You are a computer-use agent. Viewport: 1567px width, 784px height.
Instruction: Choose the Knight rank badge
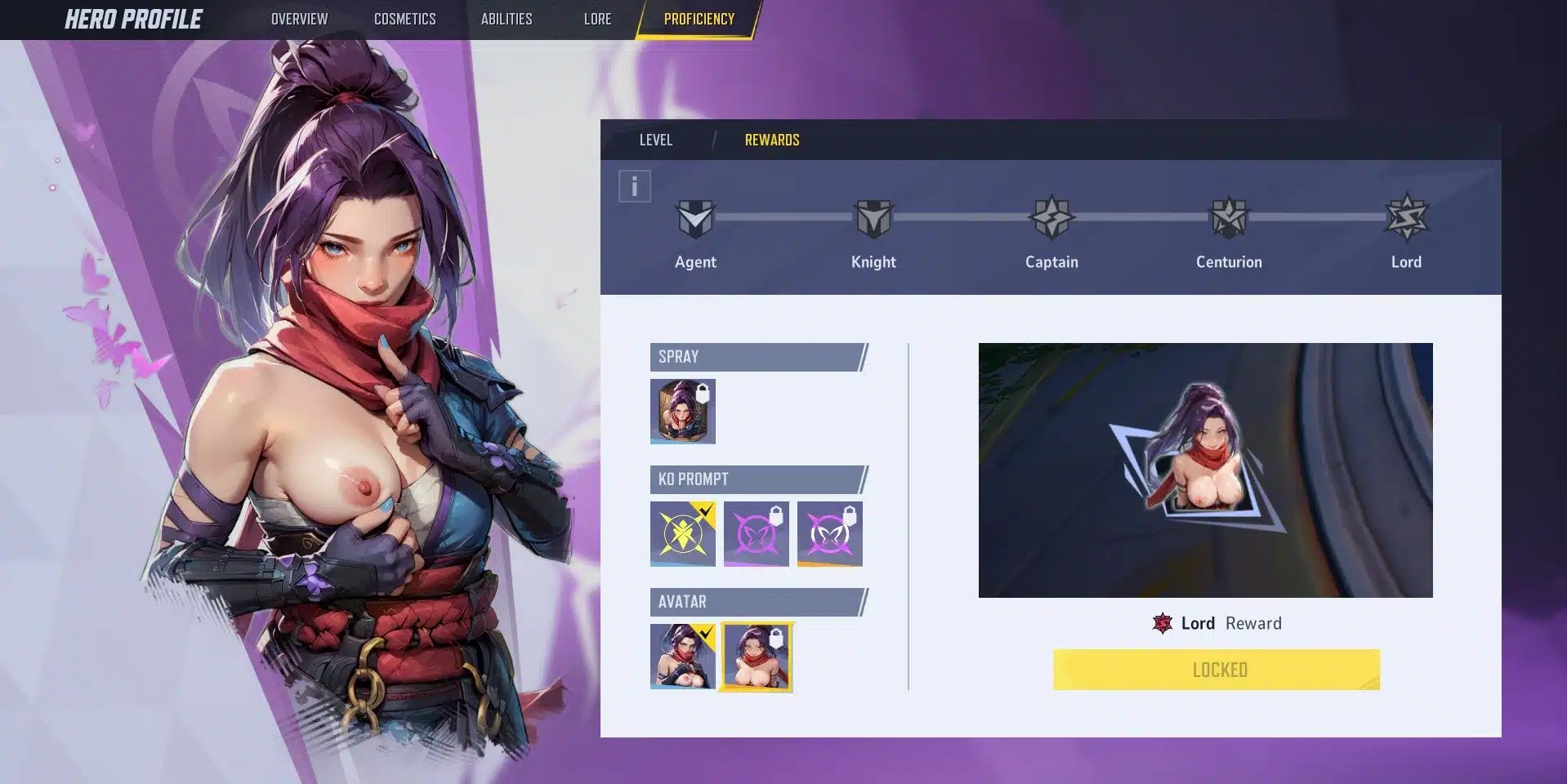pyautogui.click(x=873, y=219)
